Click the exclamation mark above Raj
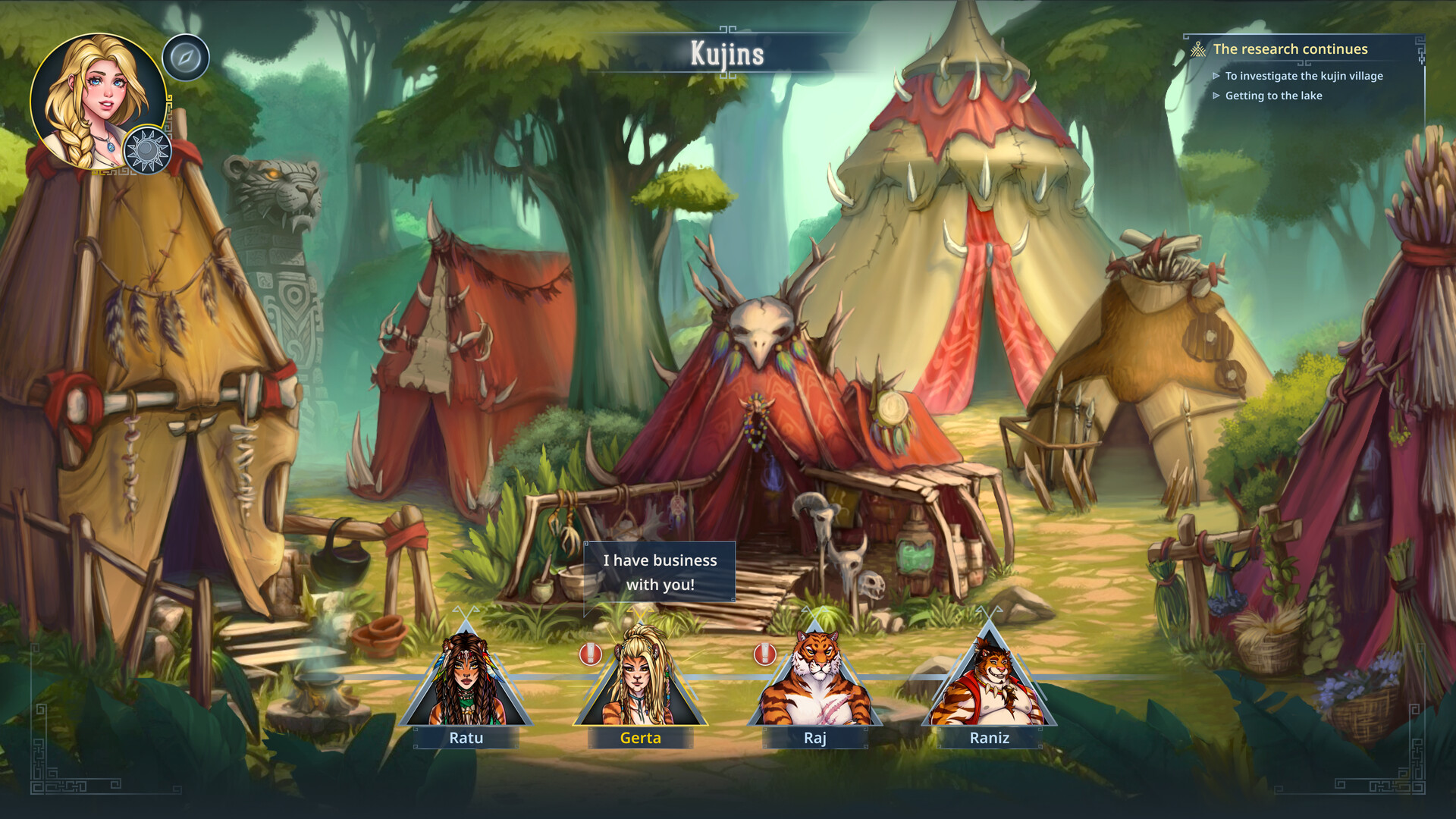Viewport: 1456px width, 819px height. [766, 652]
